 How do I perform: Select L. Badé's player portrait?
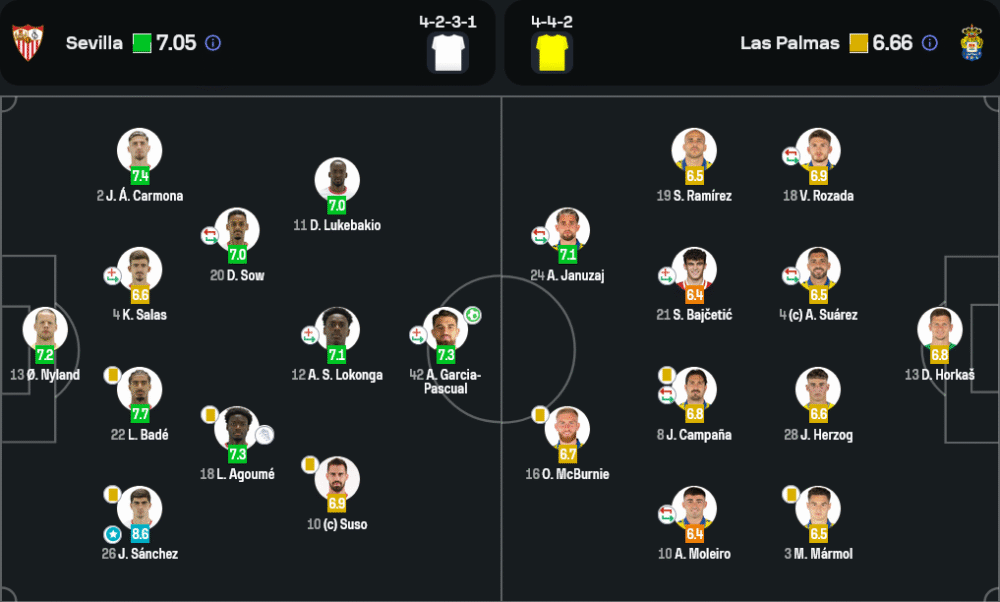pyautogui.click(x=140, y=389)
